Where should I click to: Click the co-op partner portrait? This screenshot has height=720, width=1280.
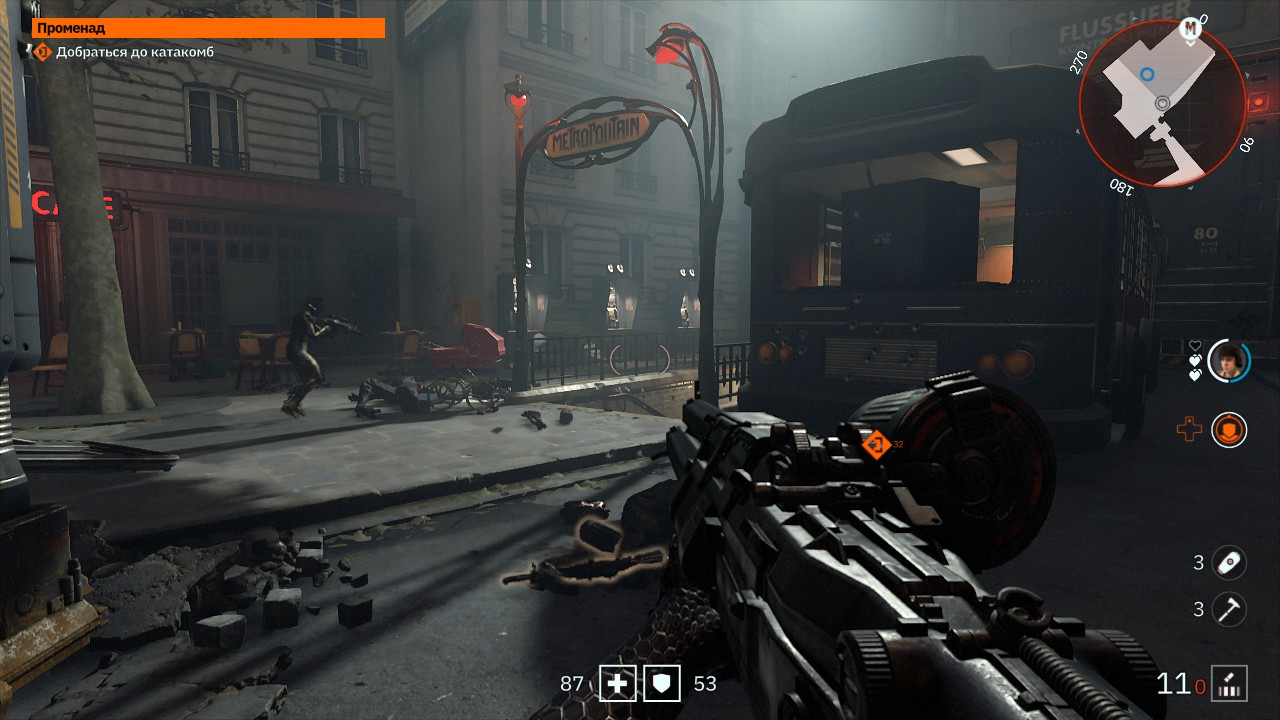pyautogui.click(x=1229, y=361)
